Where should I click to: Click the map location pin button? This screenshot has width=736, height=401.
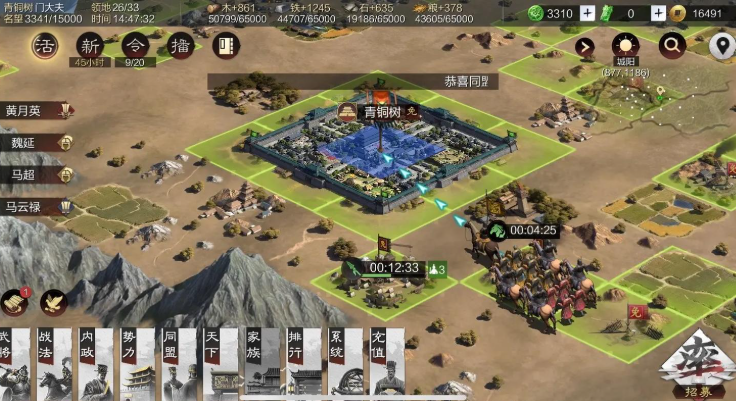720,45
